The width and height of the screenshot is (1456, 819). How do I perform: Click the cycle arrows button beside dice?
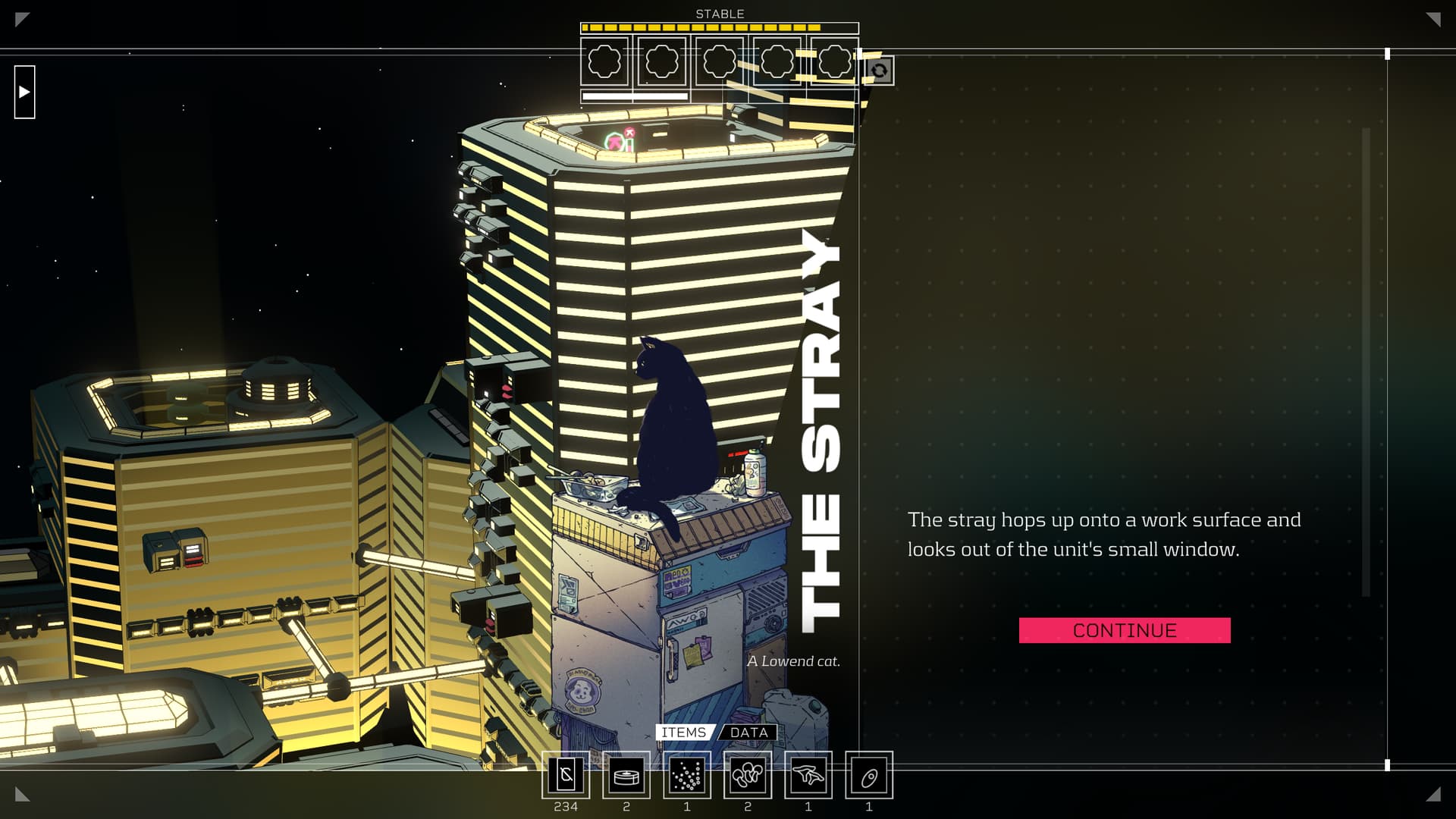(880, 71)
